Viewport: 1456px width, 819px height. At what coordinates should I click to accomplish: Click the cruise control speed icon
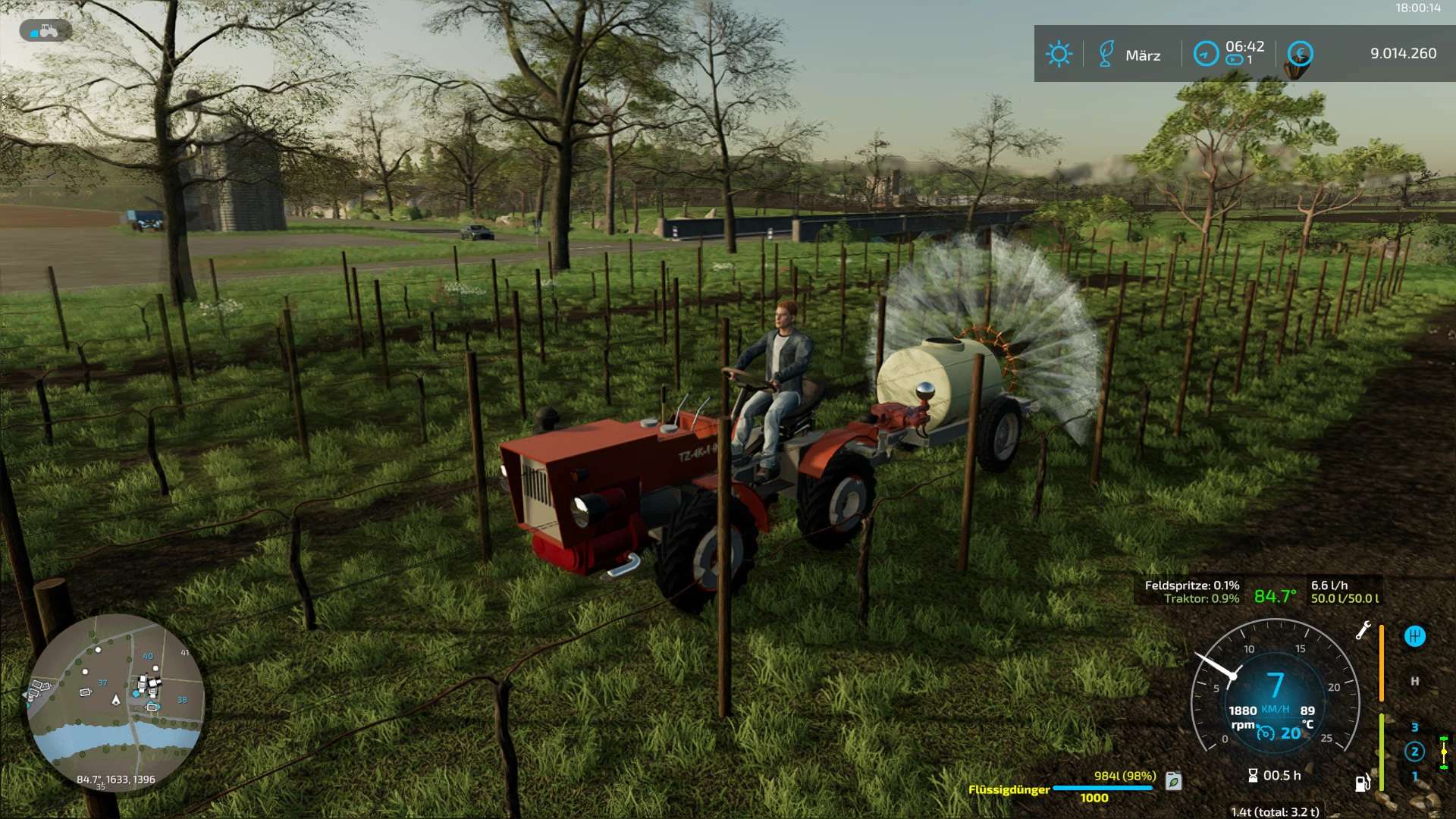click(x=1266, y=733)
